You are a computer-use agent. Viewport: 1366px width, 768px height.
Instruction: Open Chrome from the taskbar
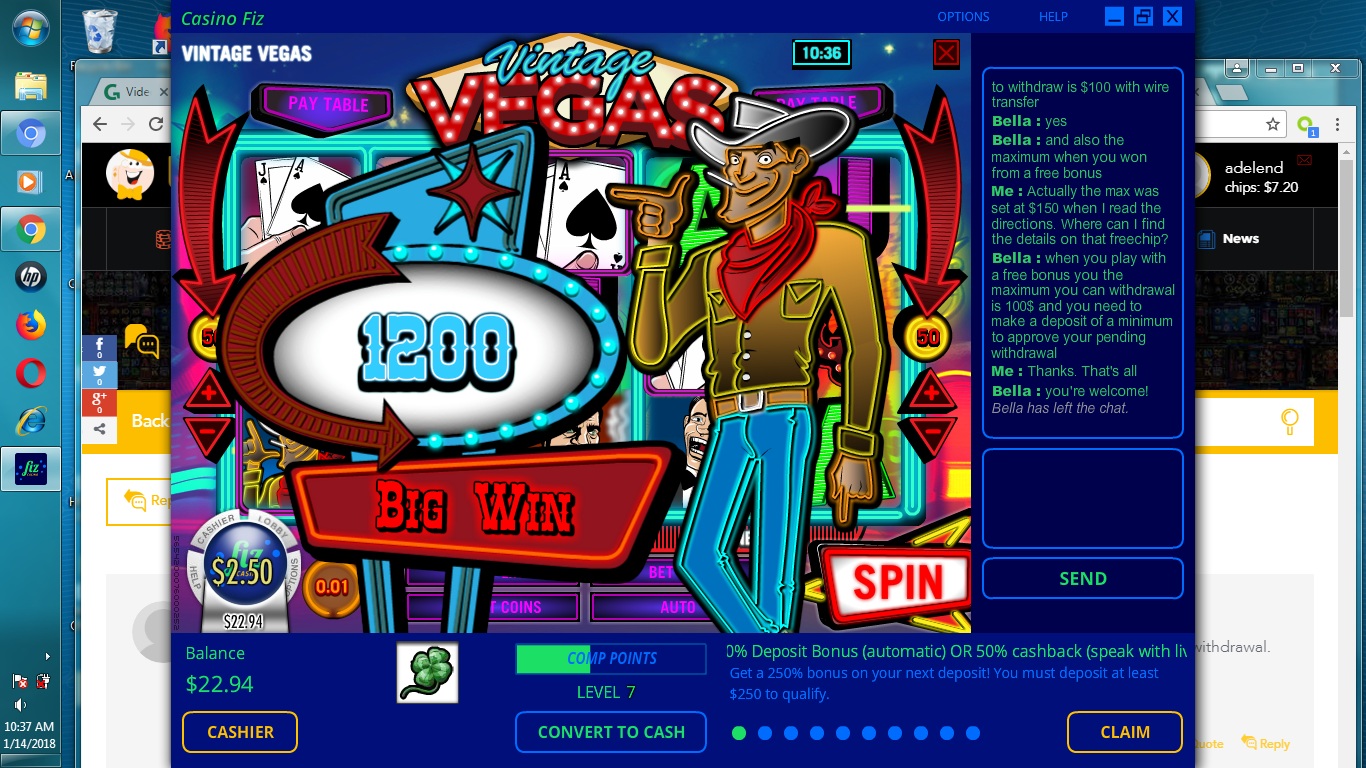pos(30,228)
